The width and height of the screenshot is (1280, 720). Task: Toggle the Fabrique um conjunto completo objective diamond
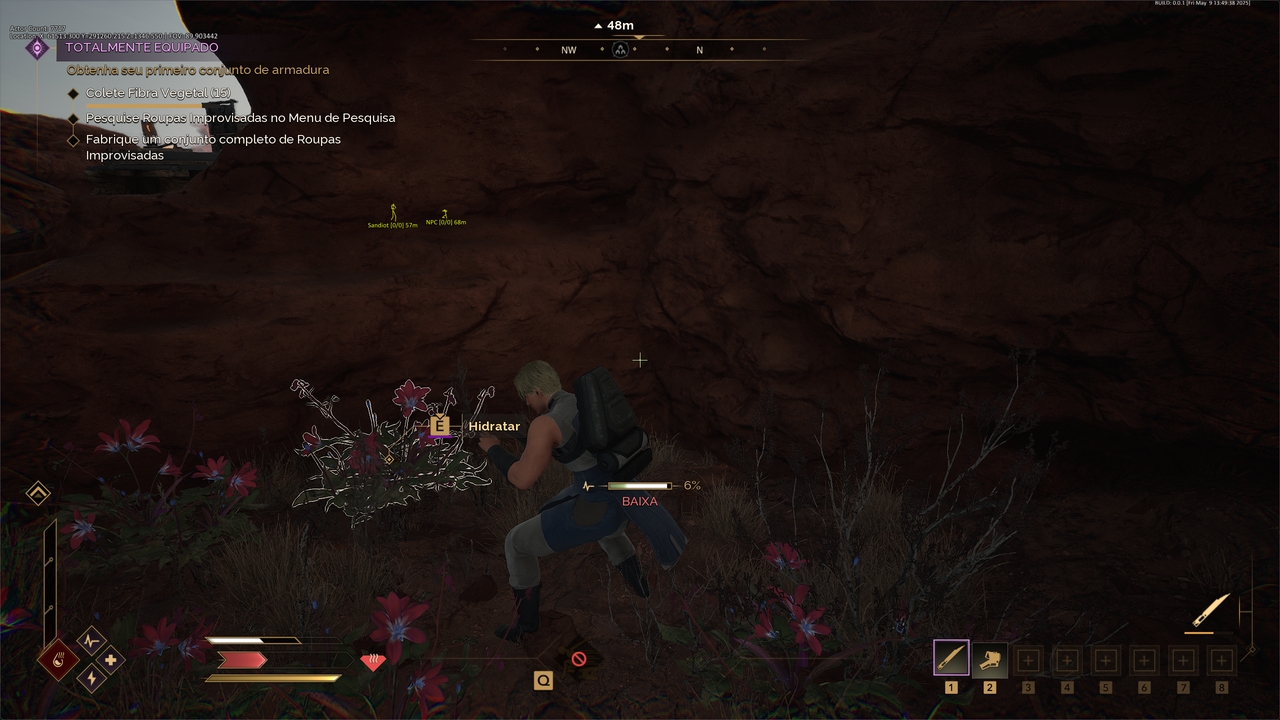(74, 139)
